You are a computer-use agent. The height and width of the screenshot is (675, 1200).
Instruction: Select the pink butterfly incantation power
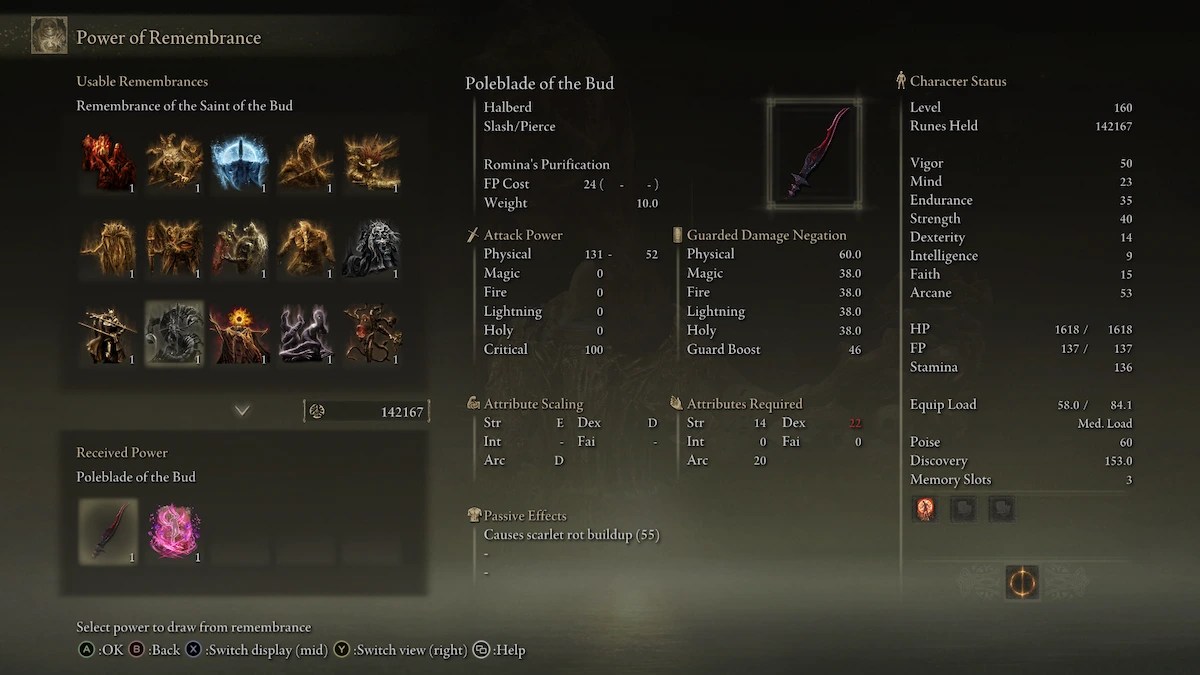coord(174,530)
